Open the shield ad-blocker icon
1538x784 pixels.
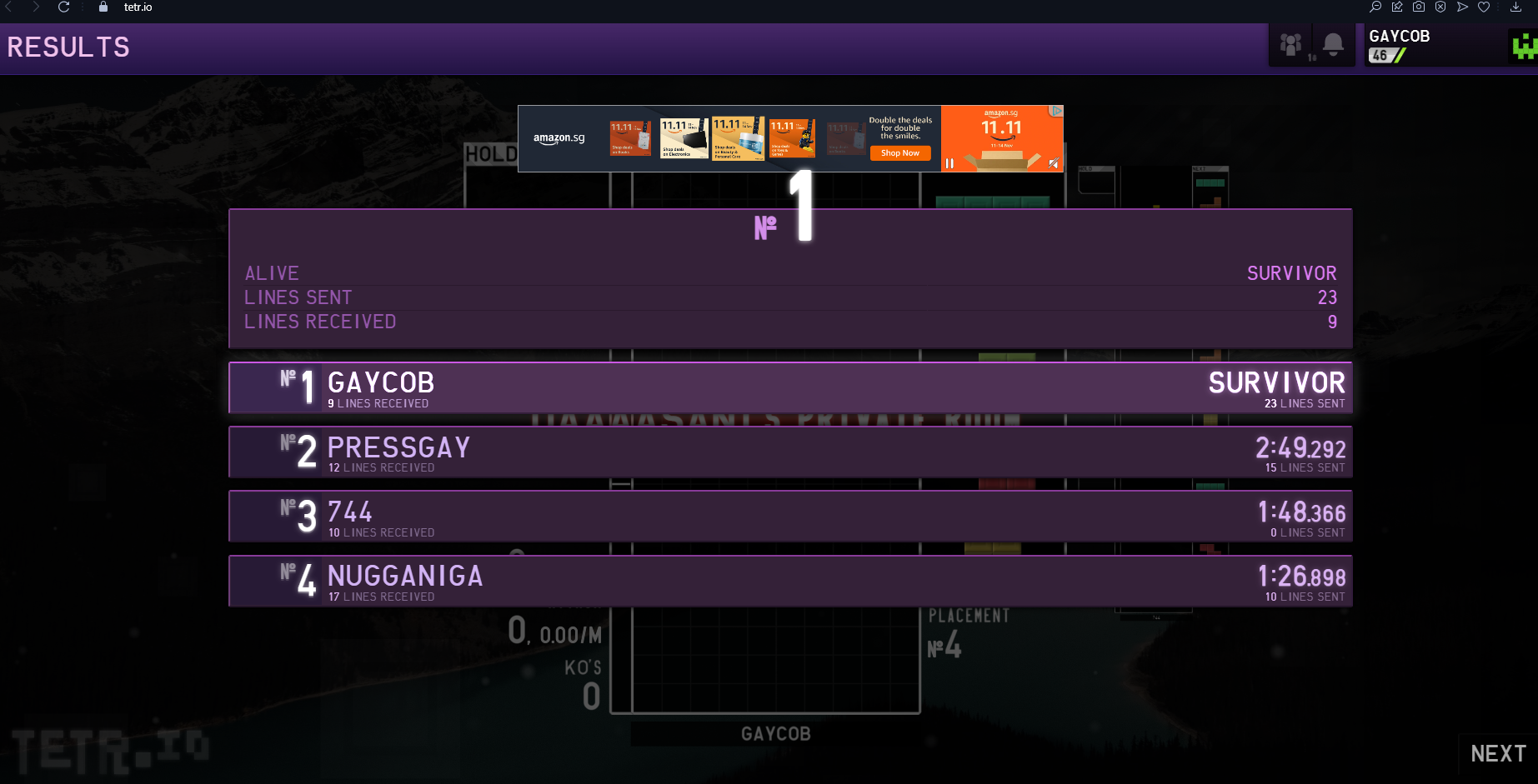pyautogui.click(x=1440, y=7)
